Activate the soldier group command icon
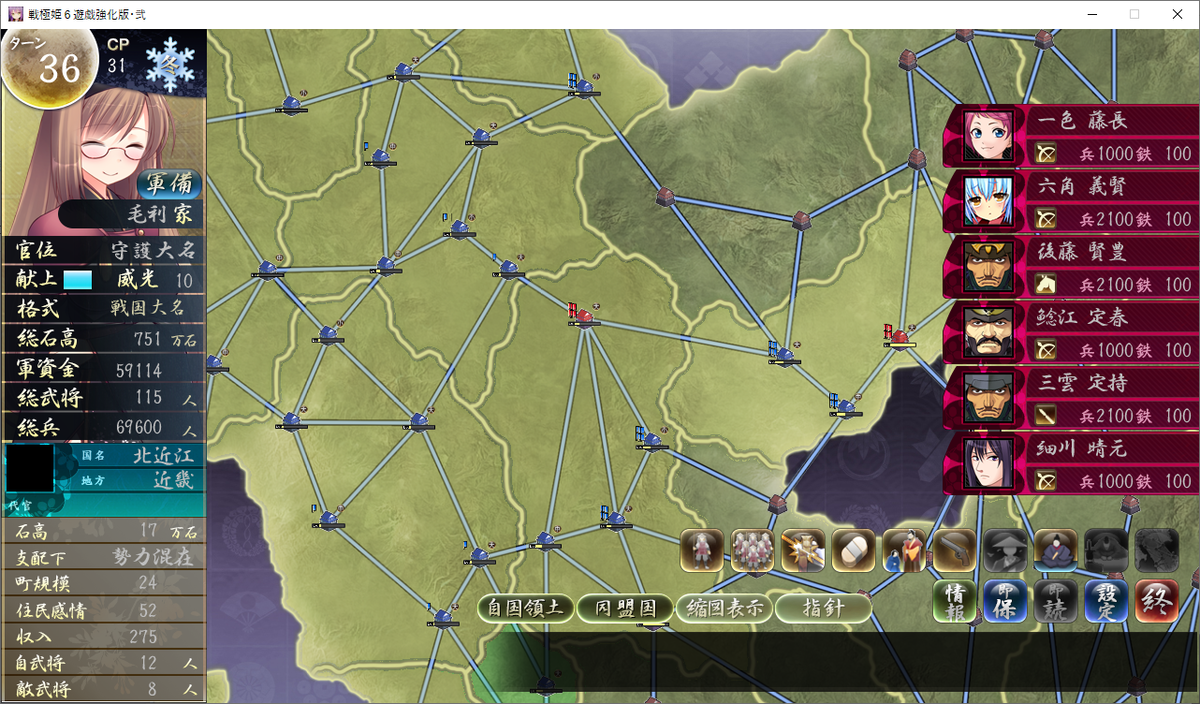The height and width of the screenshot is (704, 1200). coord(752,550)
